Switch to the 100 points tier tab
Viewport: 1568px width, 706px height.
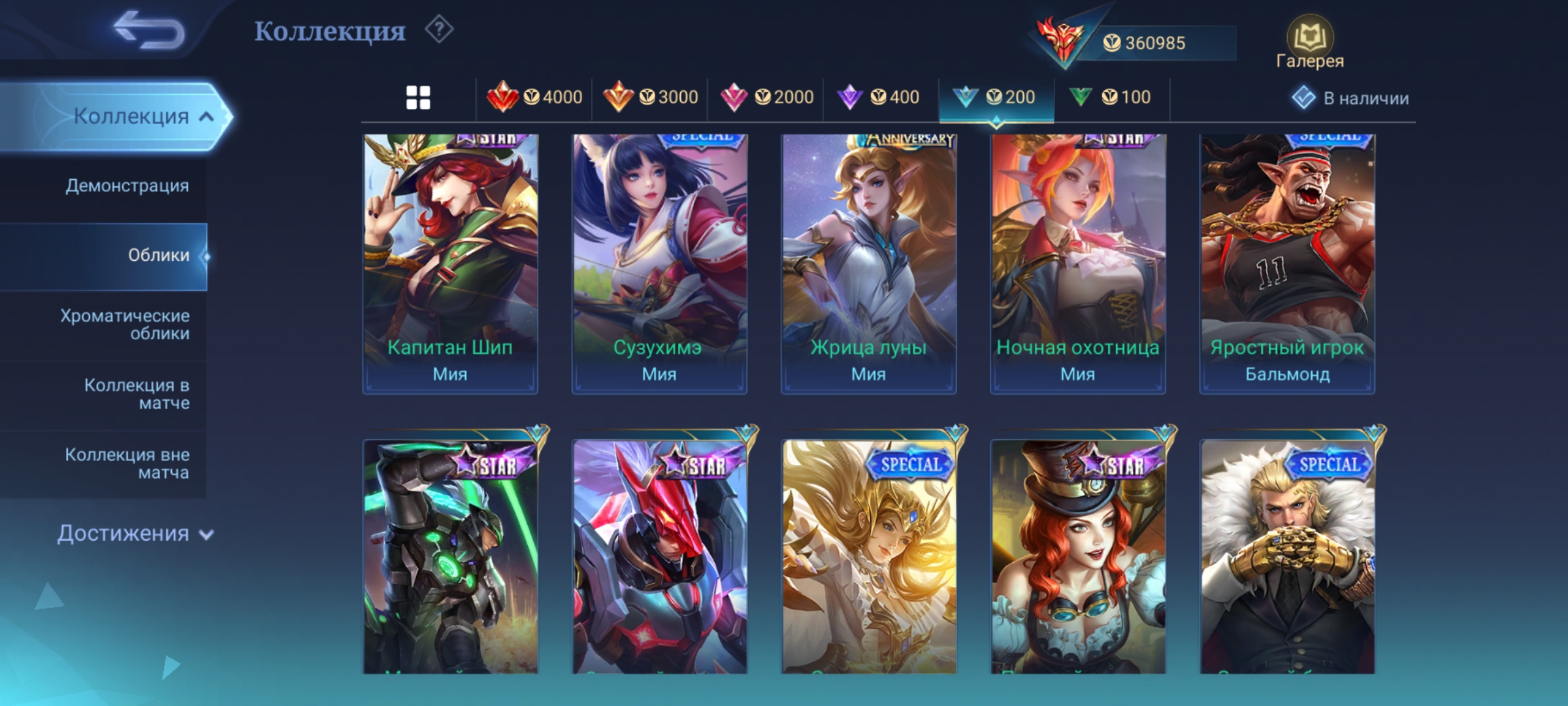click(1110, 98)
